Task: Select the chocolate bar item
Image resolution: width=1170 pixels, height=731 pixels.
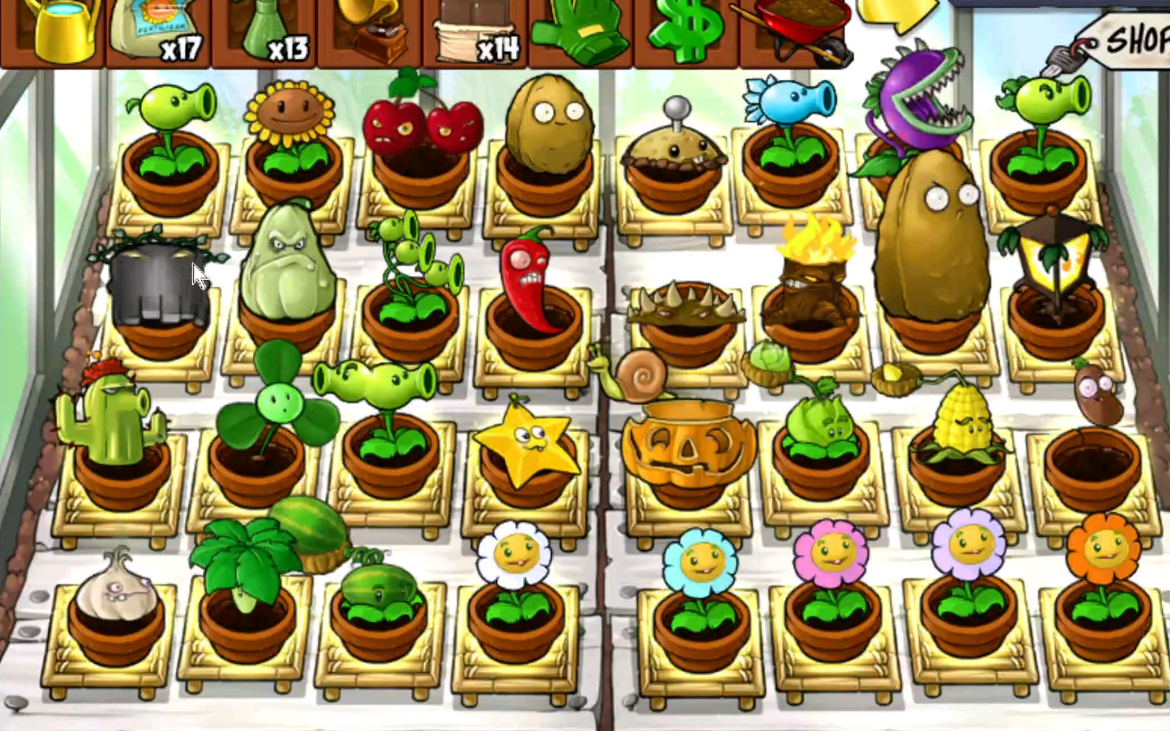Action: click(477, 30)
